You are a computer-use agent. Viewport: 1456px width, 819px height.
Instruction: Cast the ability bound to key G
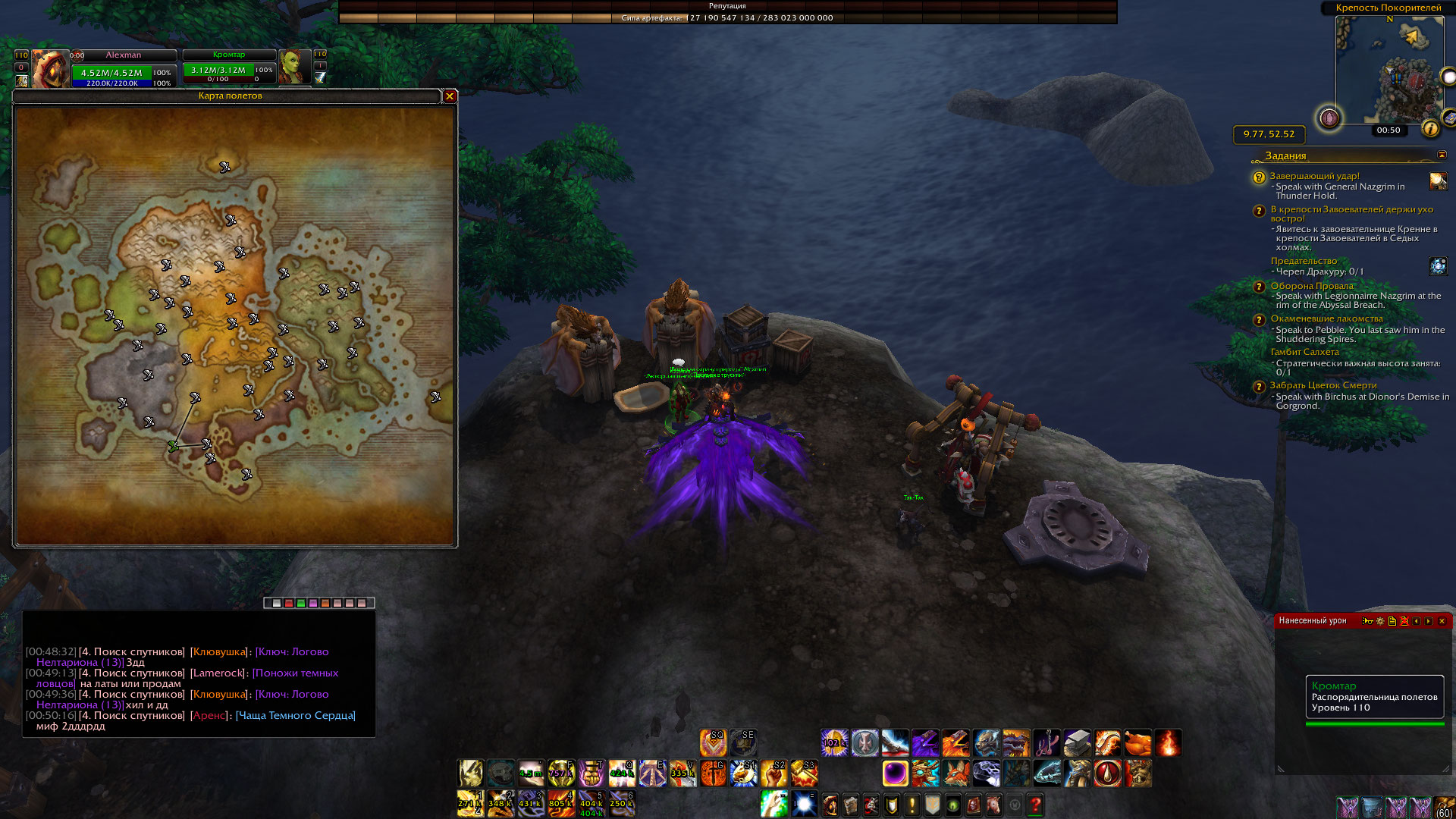coord(713,773)
